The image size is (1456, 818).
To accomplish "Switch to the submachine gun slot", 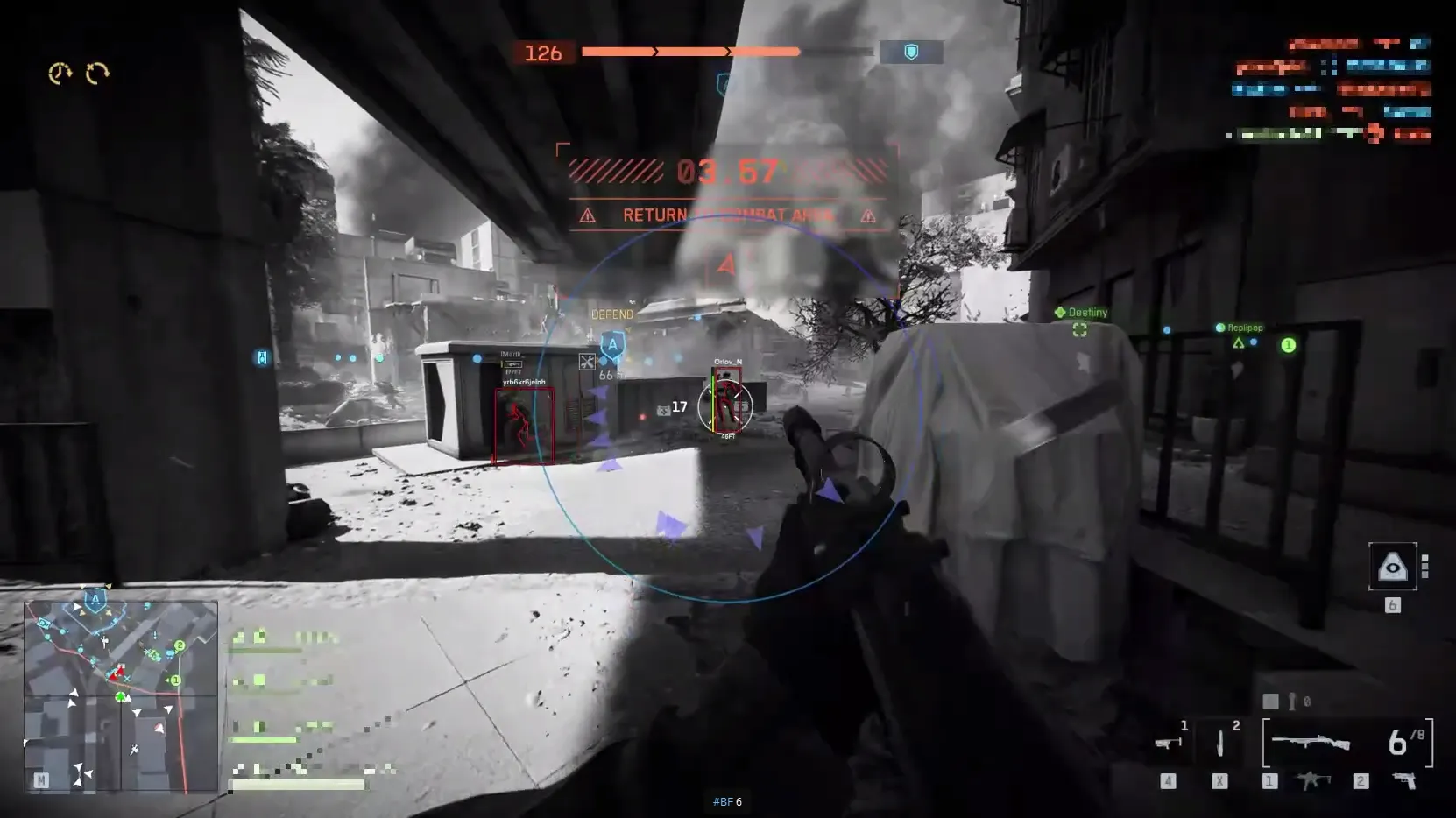I will (1312, 780).
